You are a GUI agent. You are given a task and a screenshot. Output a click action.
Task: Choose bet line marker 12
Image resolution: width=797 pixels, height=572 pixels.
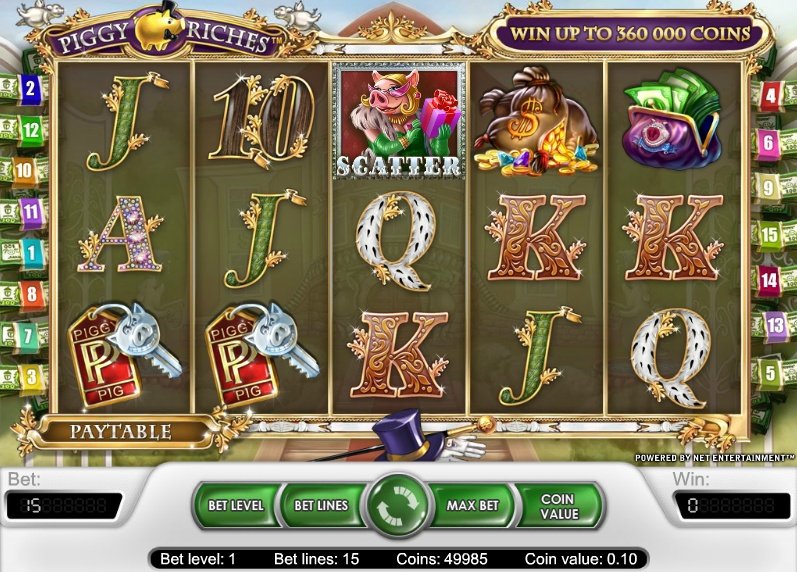click(x=30, y=129)
